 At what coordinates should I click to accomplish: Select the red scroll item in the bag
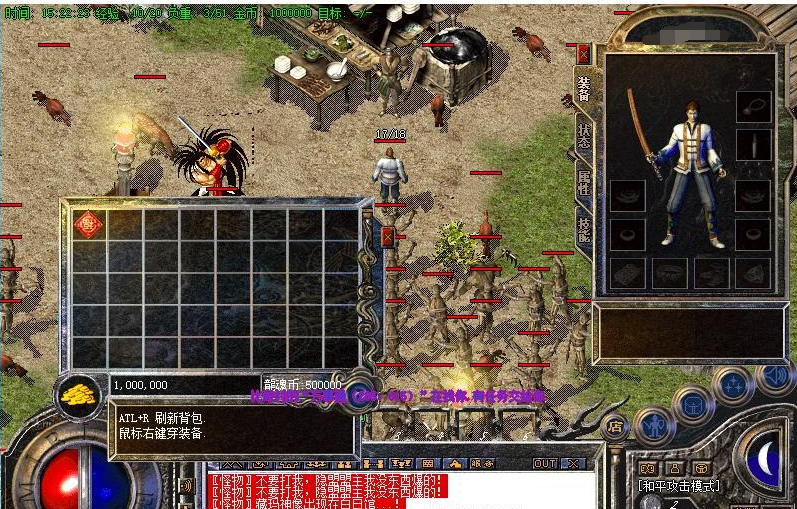tap(89, 224)
